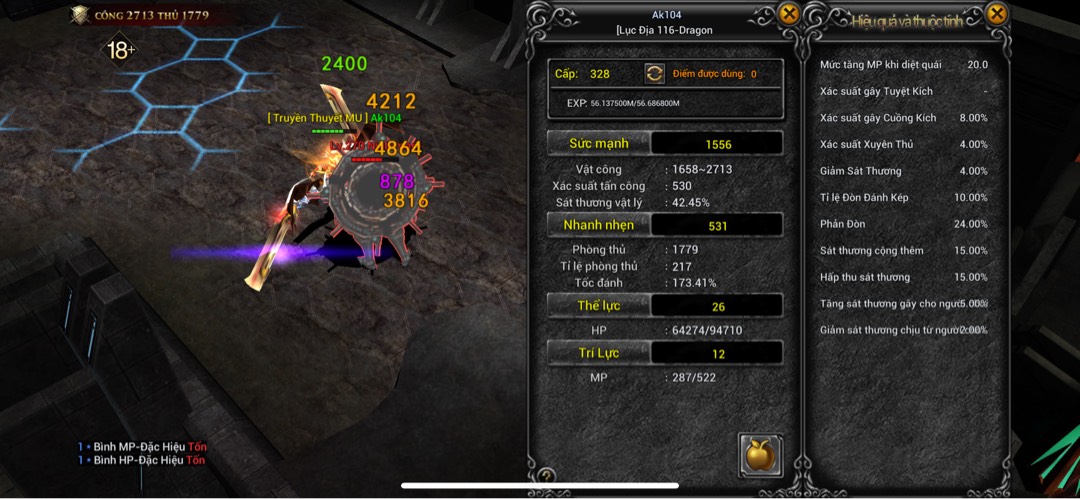The height and width of the screenshot is (499, 1080).
Task: Open the golden apple fruit icon
Action: (x=760, y=455)
